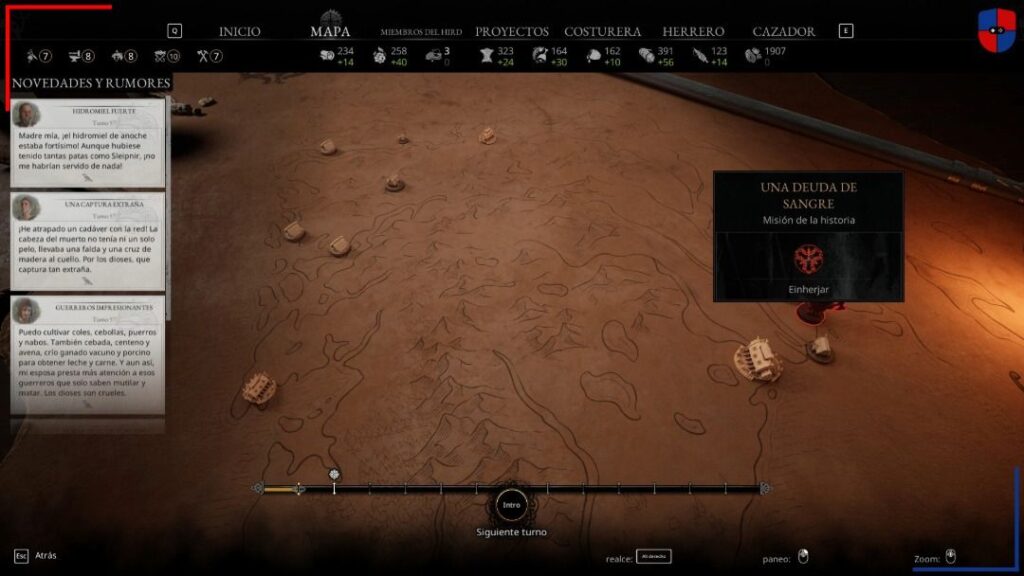This screenshot has height=576, width=1024.
Task: Read the Hidromiel Fuerte rumor card
Action: pos(88,143)
